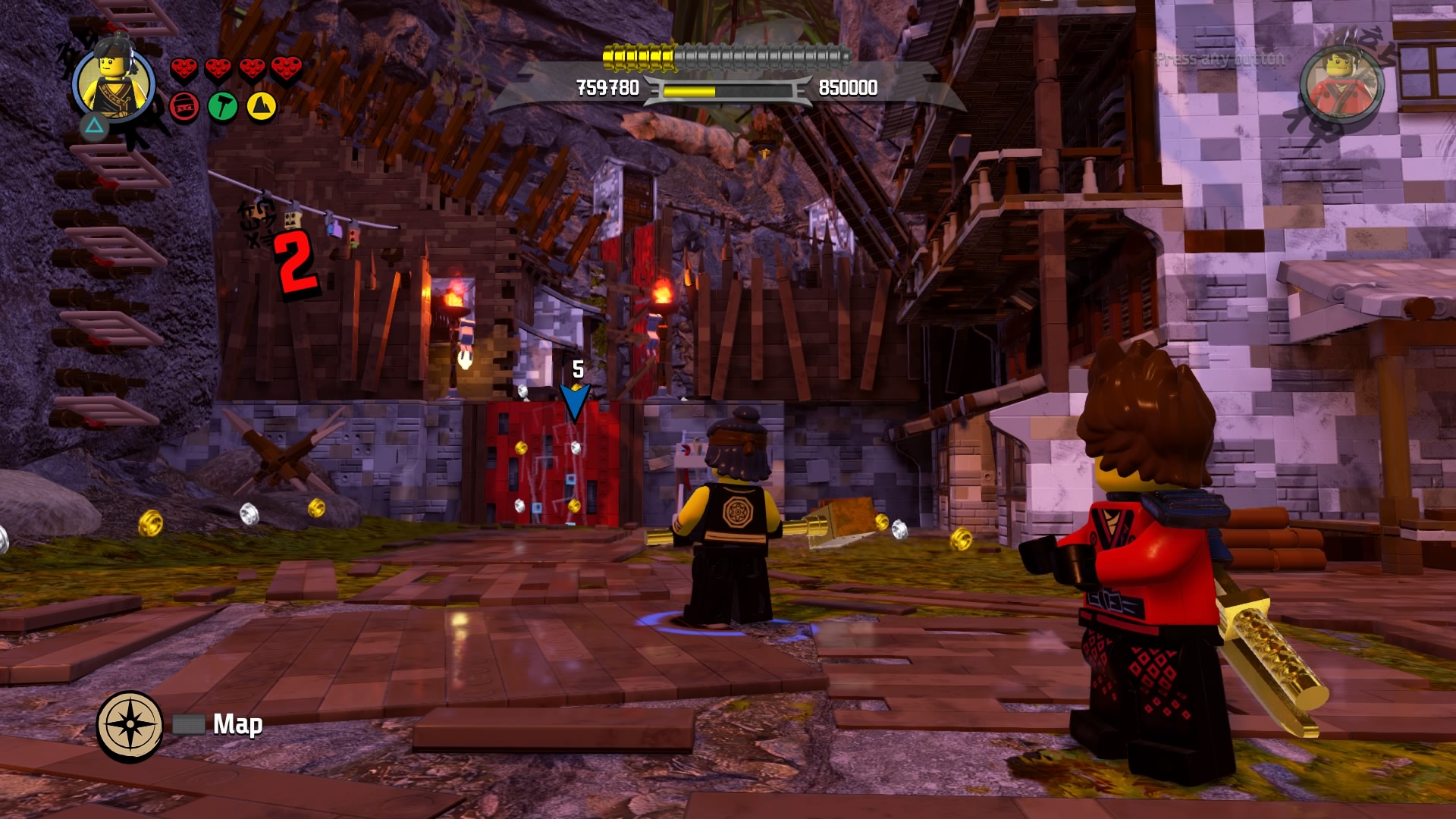Choose the green hammer ability icon
Image resolution: width=1456 pixels, height=819 pixels.
tap(223, 107)
